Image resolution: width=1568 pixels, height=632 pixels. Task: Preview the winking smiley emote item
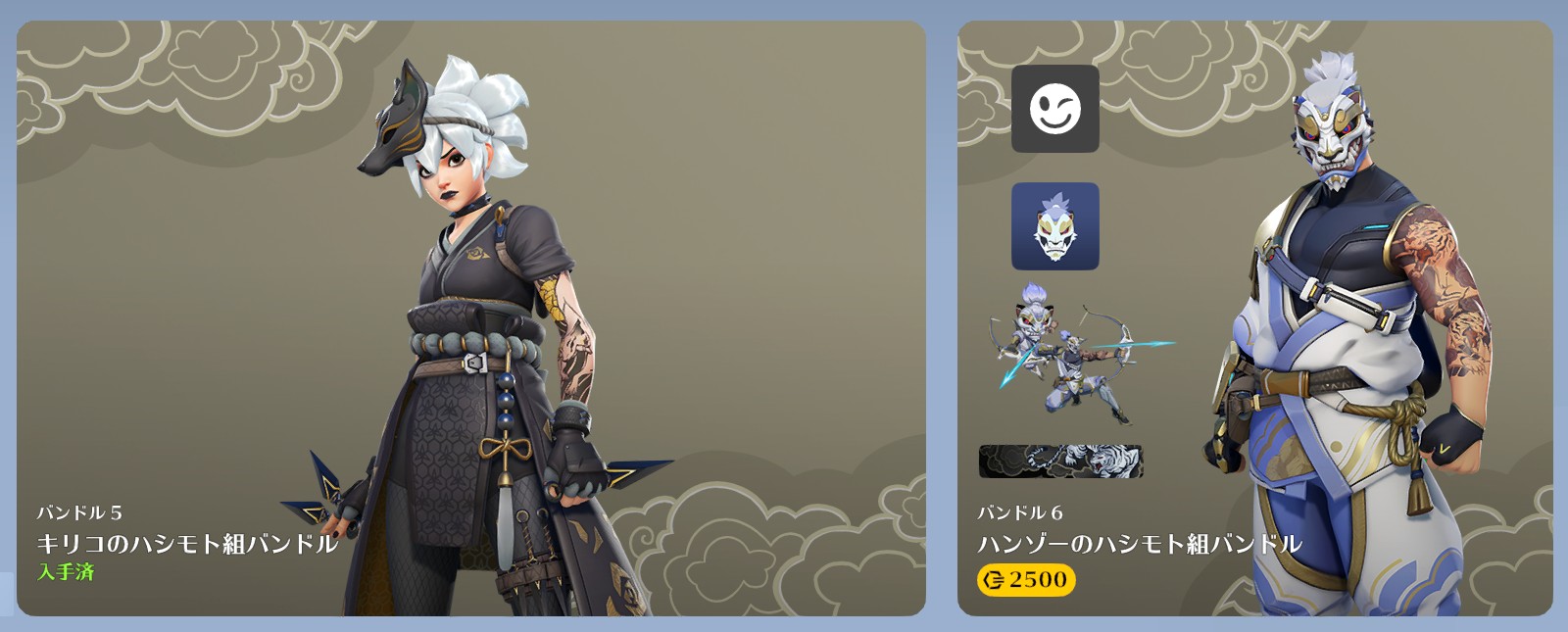click(1054, 109)
